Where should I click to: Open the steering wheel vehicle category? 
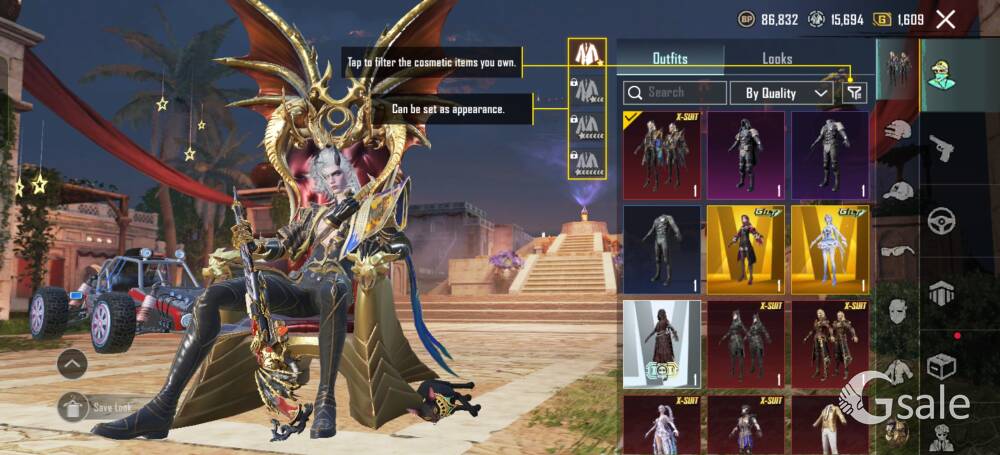point(941,220)
